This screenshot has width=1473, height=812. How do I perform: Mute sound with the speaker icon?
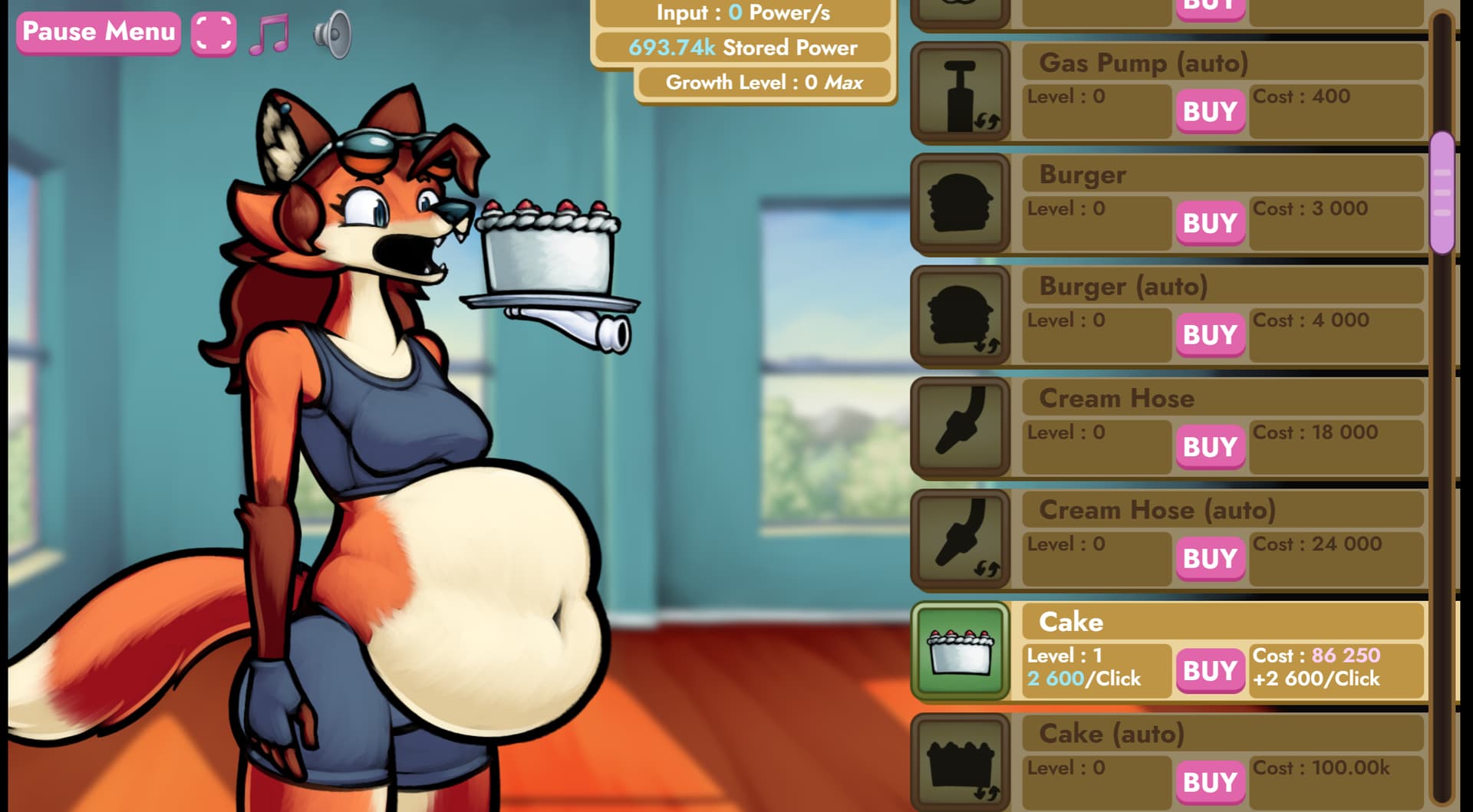(x=332, y=35)
